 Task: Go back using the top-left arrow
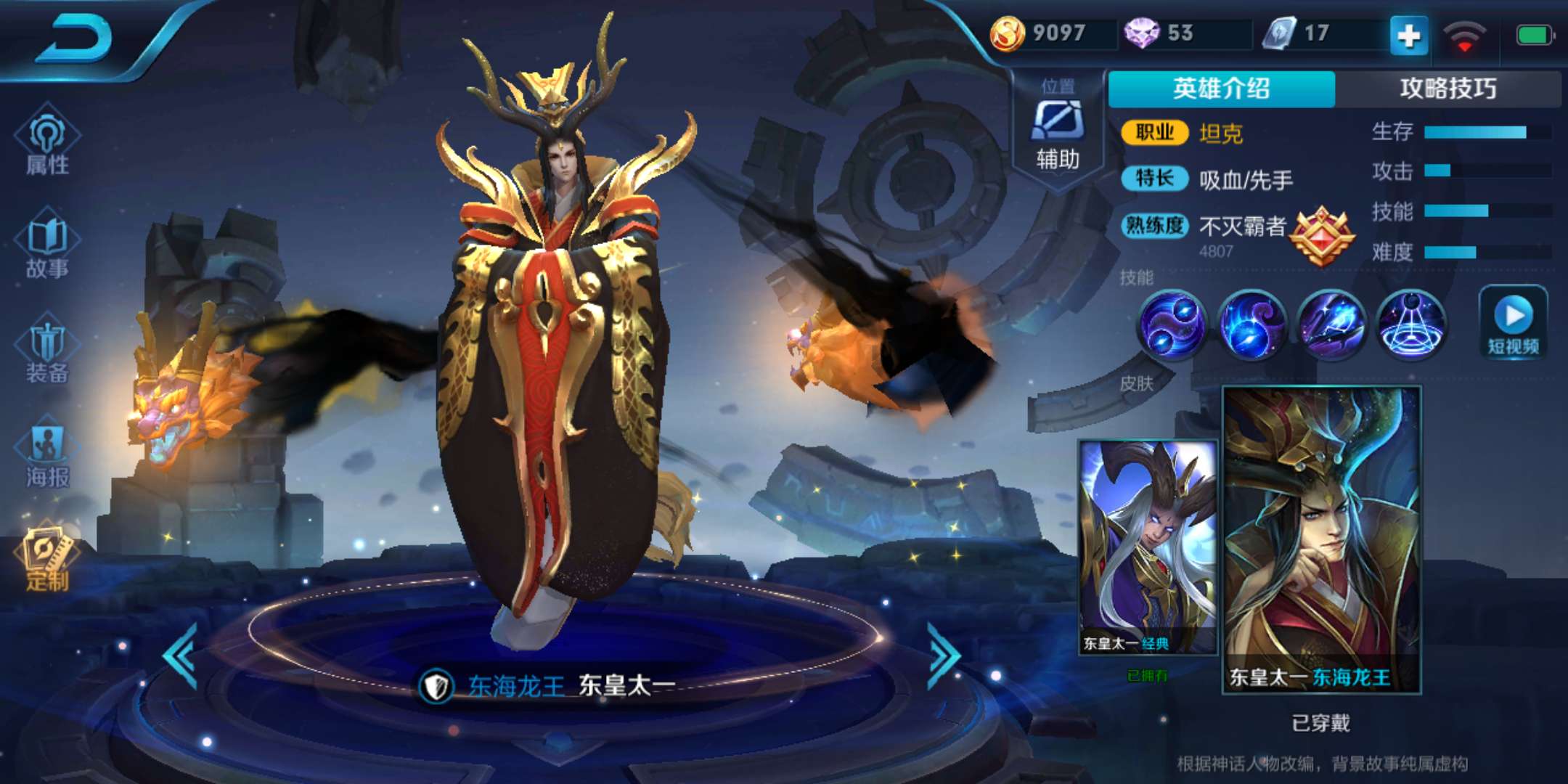(x=76, y=40)
